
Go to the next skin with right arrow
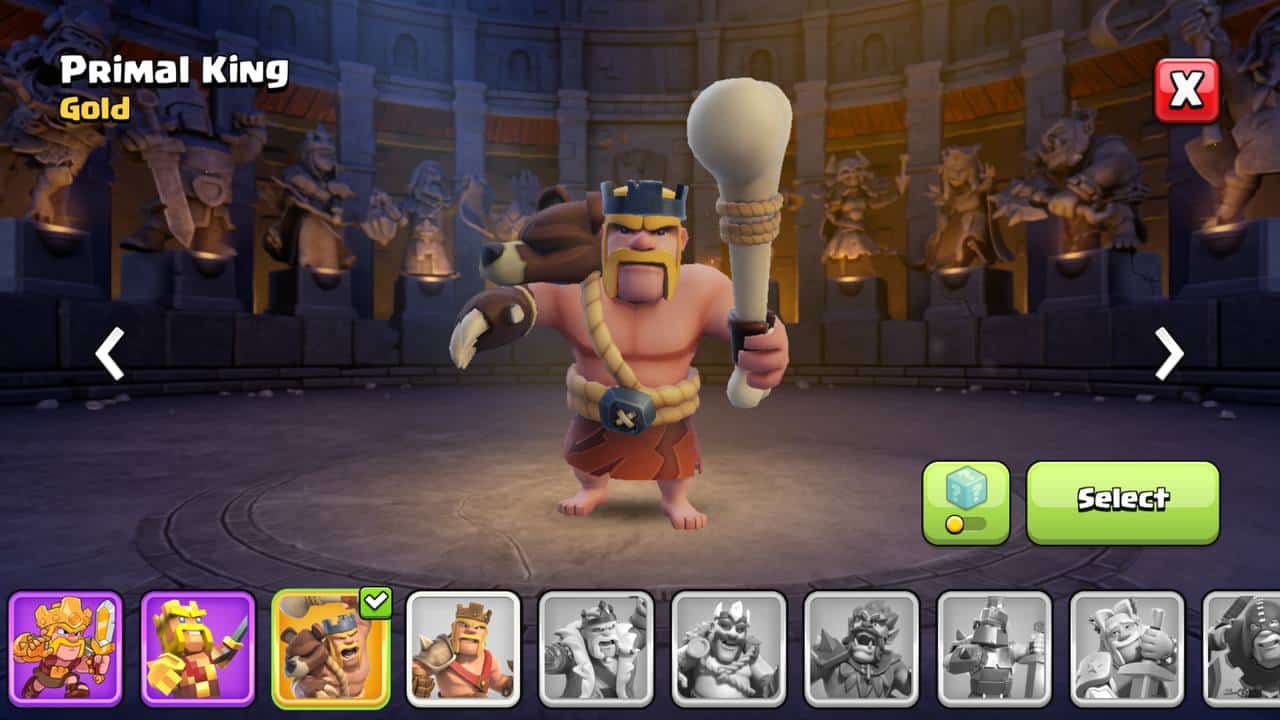[x=1169, y=354]
